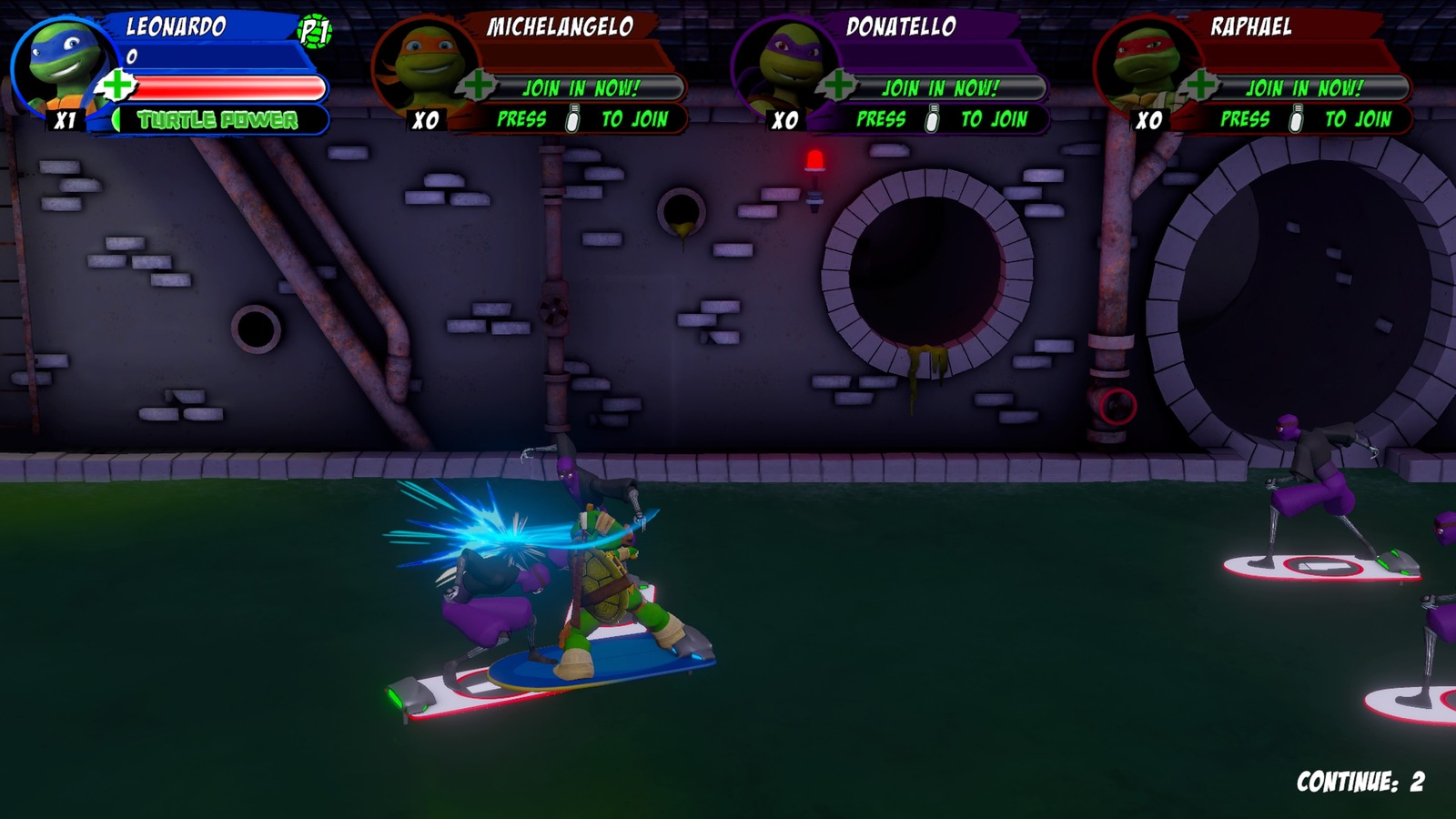
Task: Click the green plus health icon beside Leonardo
Action: (114, 85)
